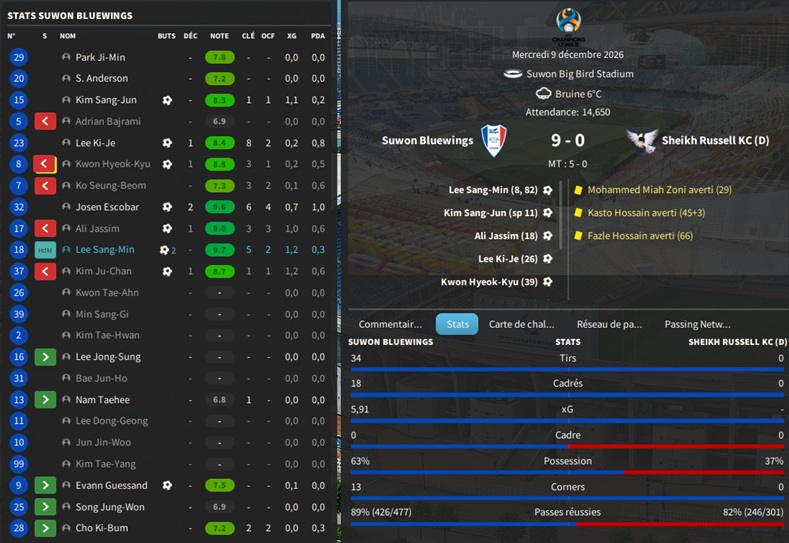Show the Réseau de passes tab
The height and width of the screenshot is (543, 789).
coord(609,324)
